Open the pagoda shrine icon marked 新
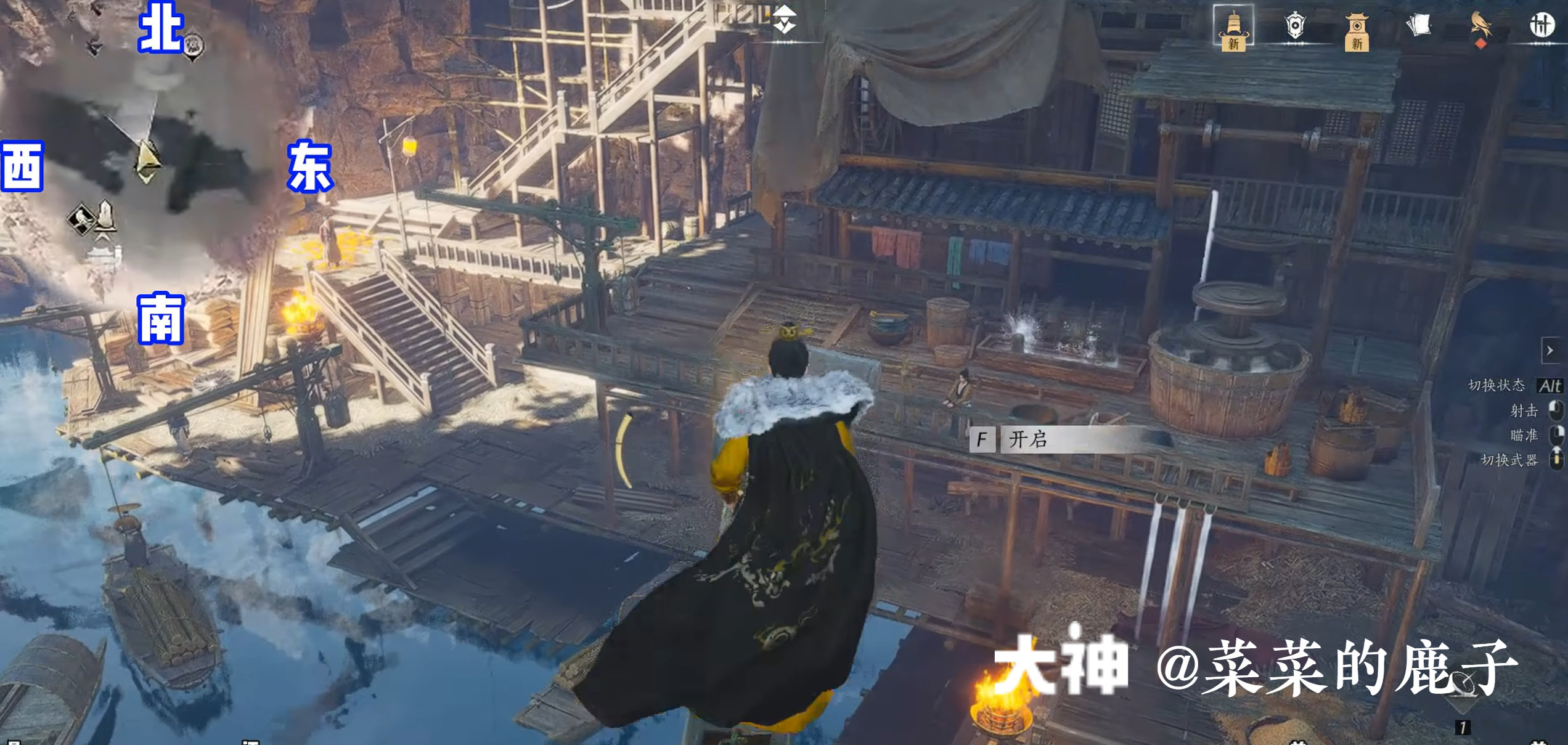 [x=1357, y=31]
